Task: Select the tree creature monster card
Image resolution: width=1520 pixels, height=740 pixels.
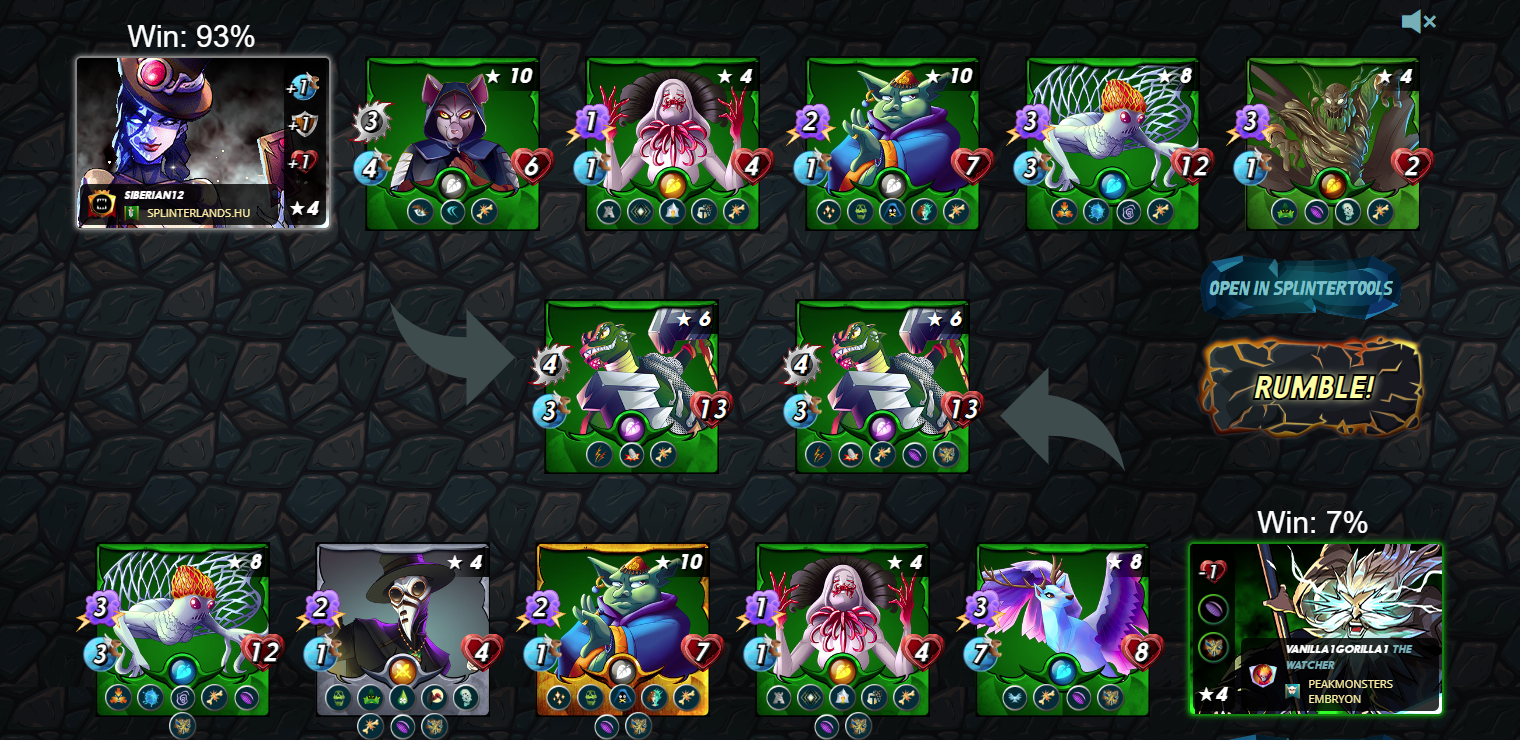Action: 1333,143
